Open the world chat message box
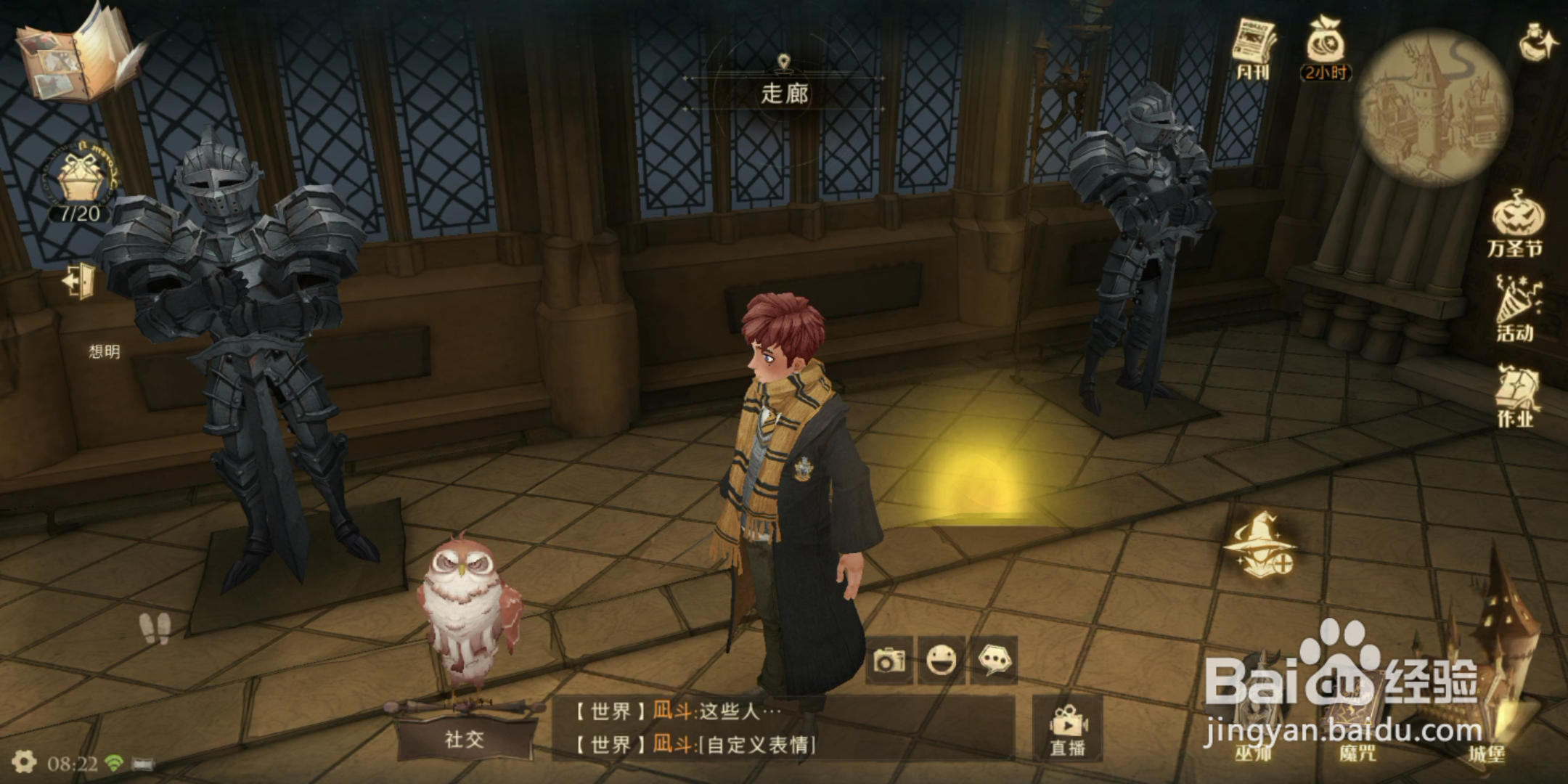 coord(783,728)
